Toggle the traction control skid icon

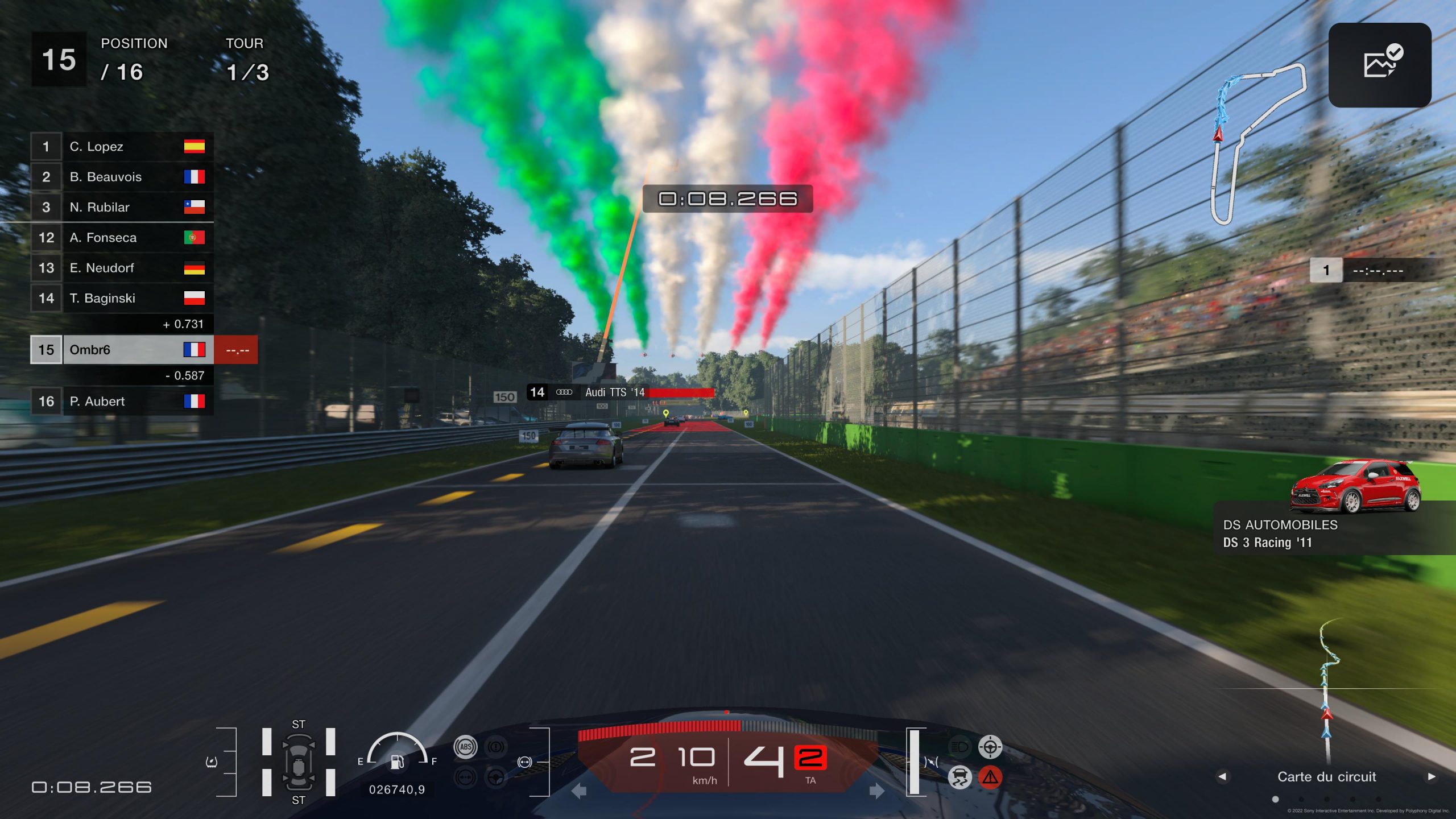click(959, 777)
